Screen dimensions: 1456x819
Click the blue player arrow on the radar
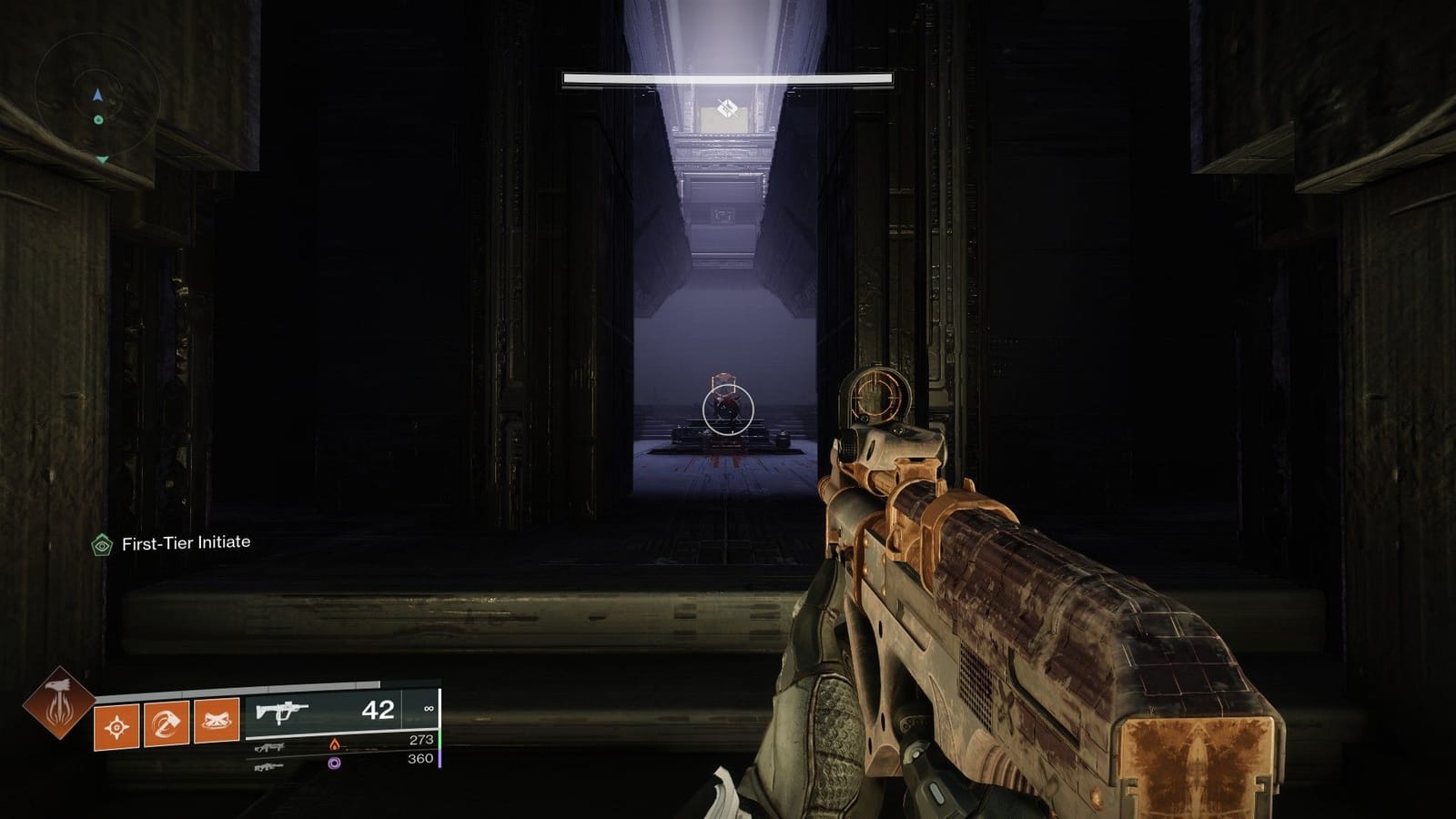click(97, 95)
